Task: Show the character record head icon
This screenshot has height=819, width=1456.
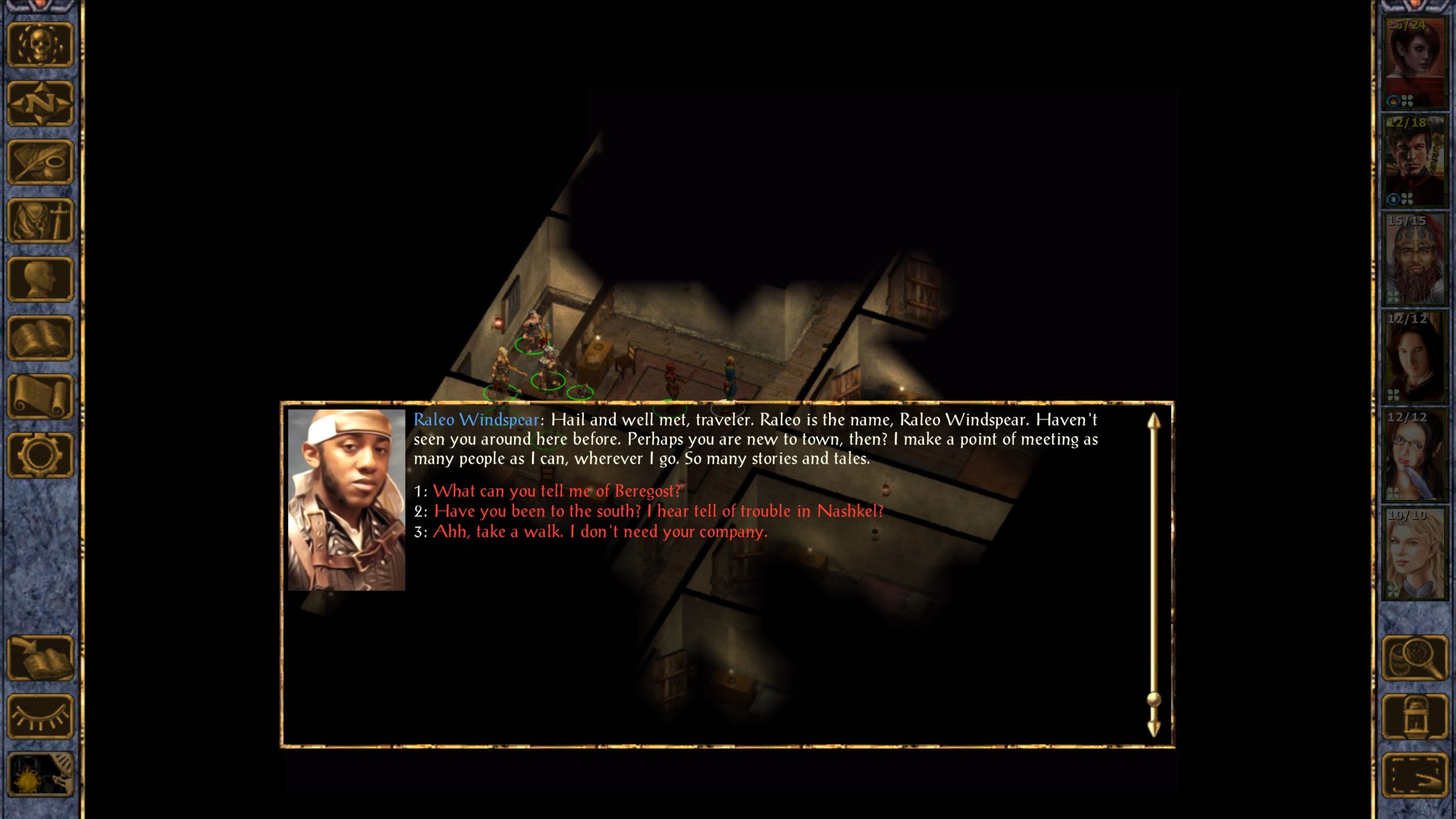Action: click(40, 279)
